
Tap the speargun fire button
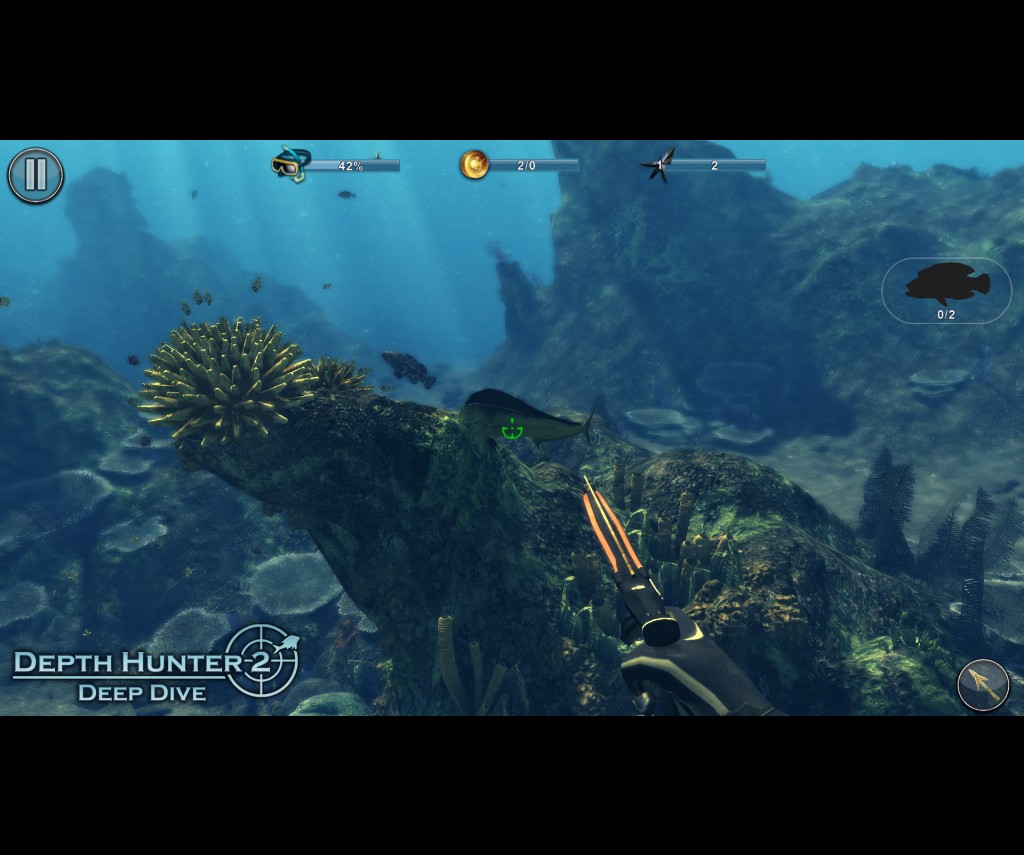pos(983,685)
